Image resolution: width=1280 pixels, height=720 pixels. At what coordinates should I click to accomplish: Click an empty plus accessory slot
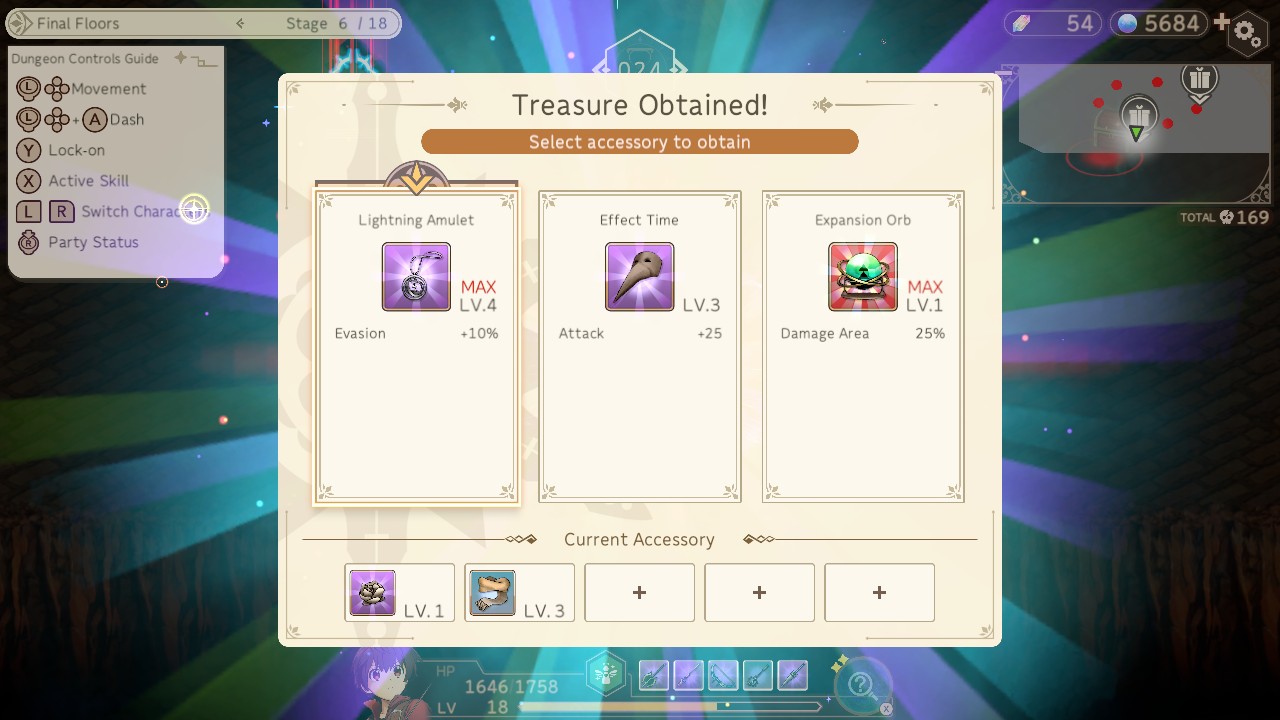tap(639, 592)
